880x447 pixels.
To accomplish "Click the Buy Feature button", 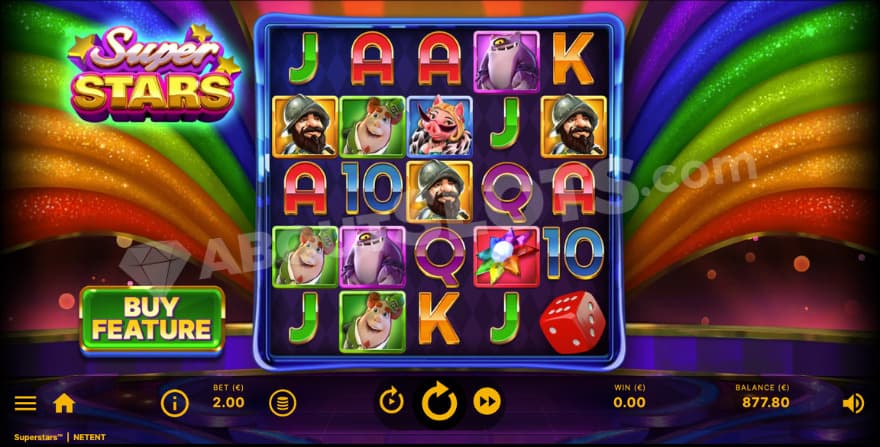I will (153, 320).
